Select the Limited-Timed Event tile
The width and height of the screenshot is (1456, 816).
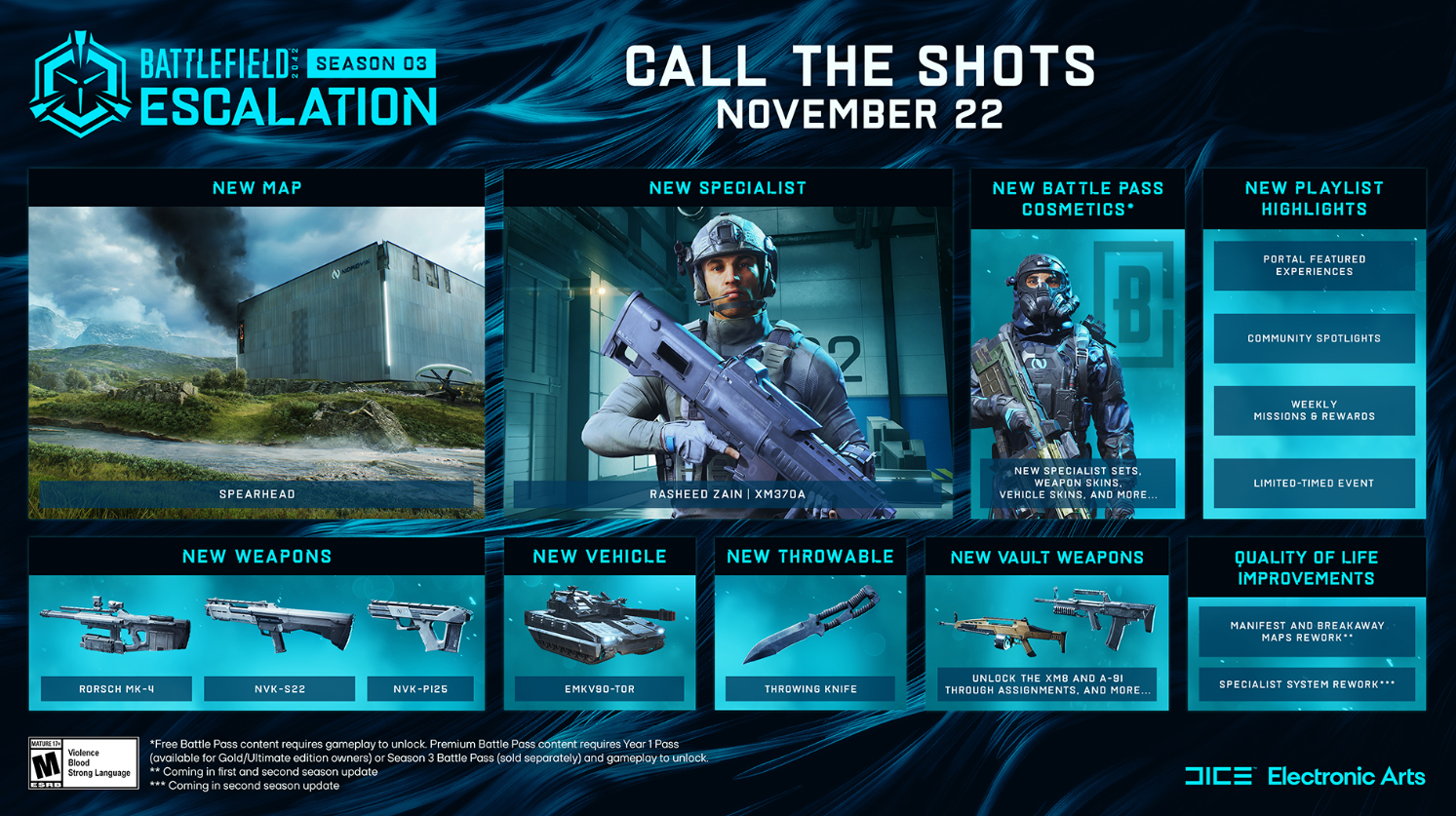1314,483
